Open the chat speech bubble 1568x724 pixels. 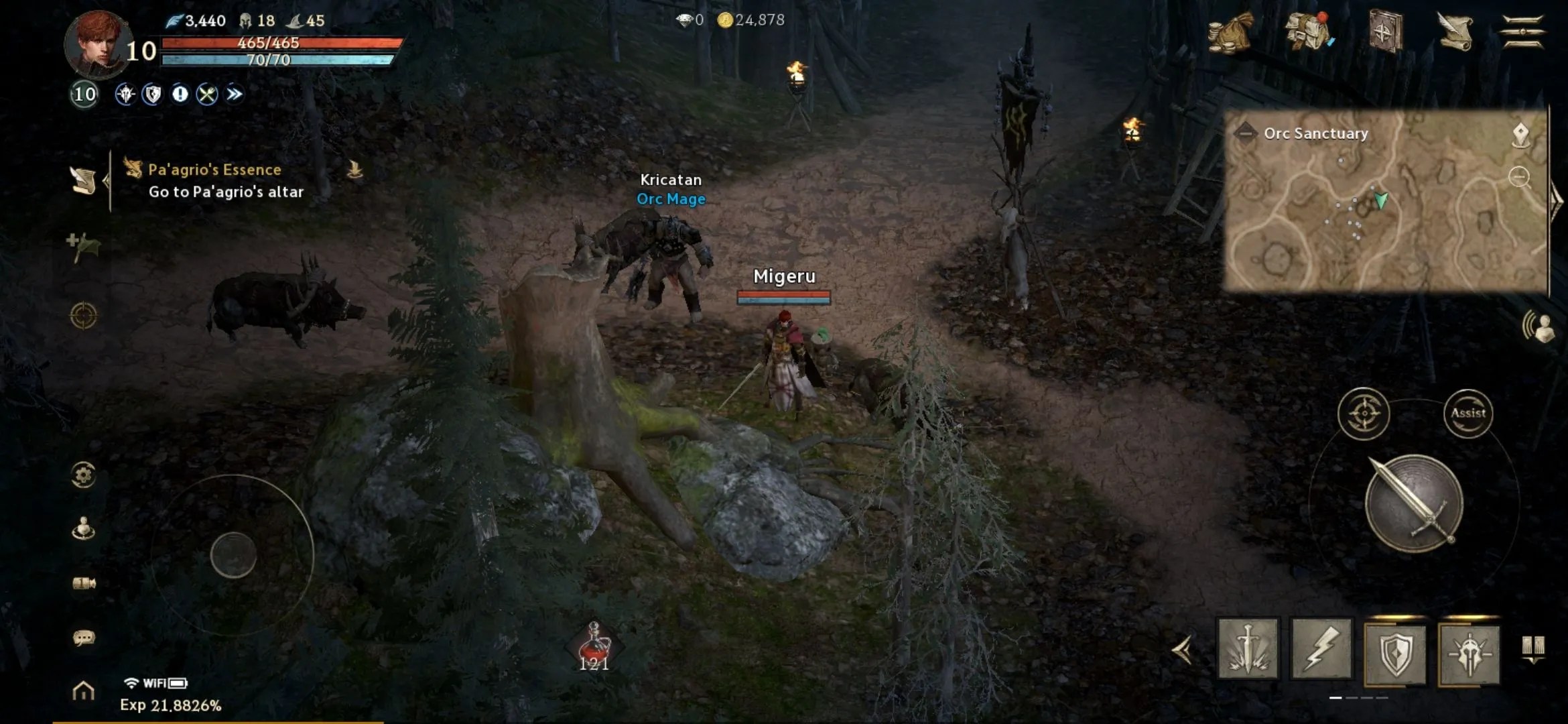83,638
